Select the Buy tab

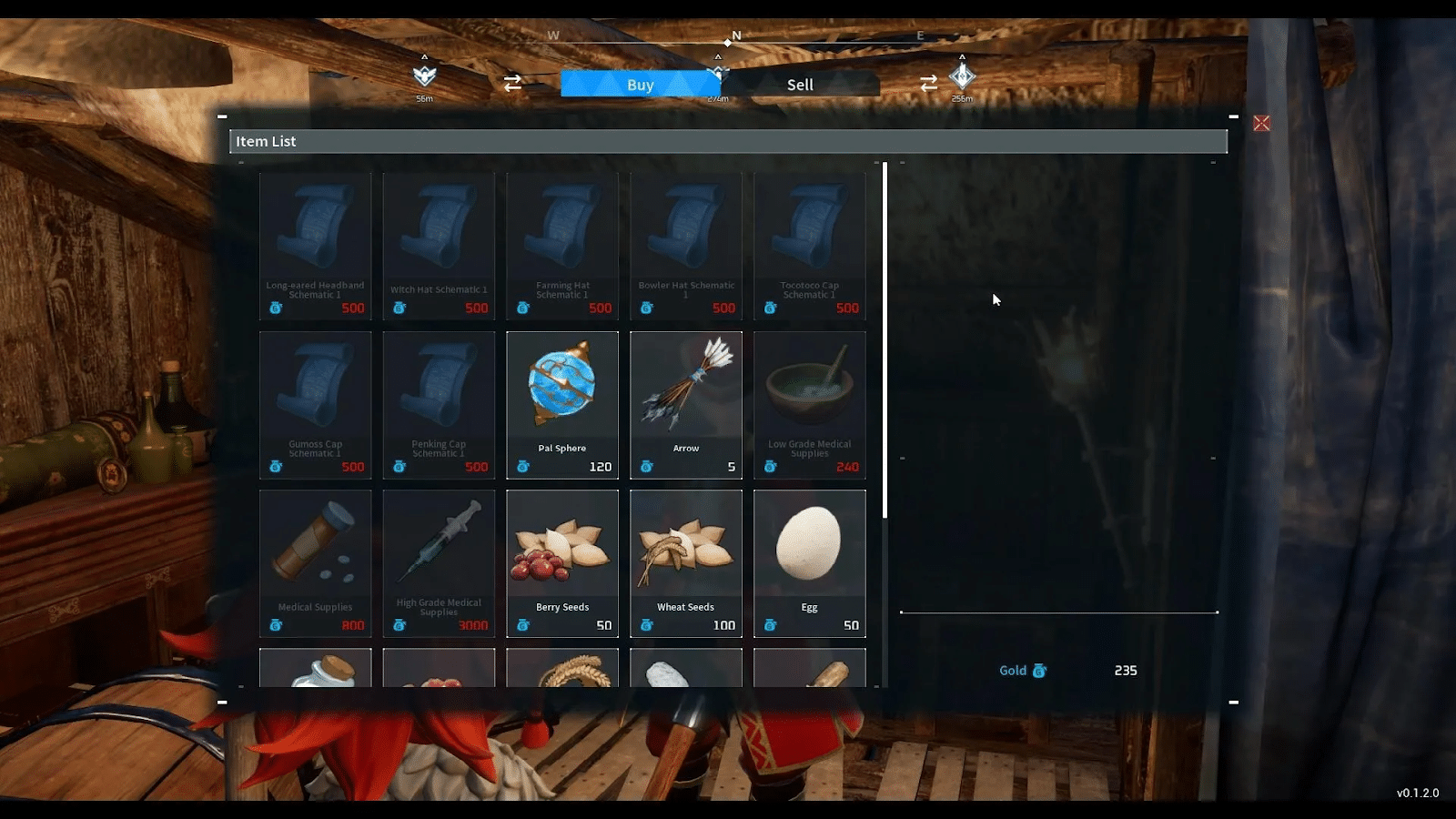pos(641,84)
